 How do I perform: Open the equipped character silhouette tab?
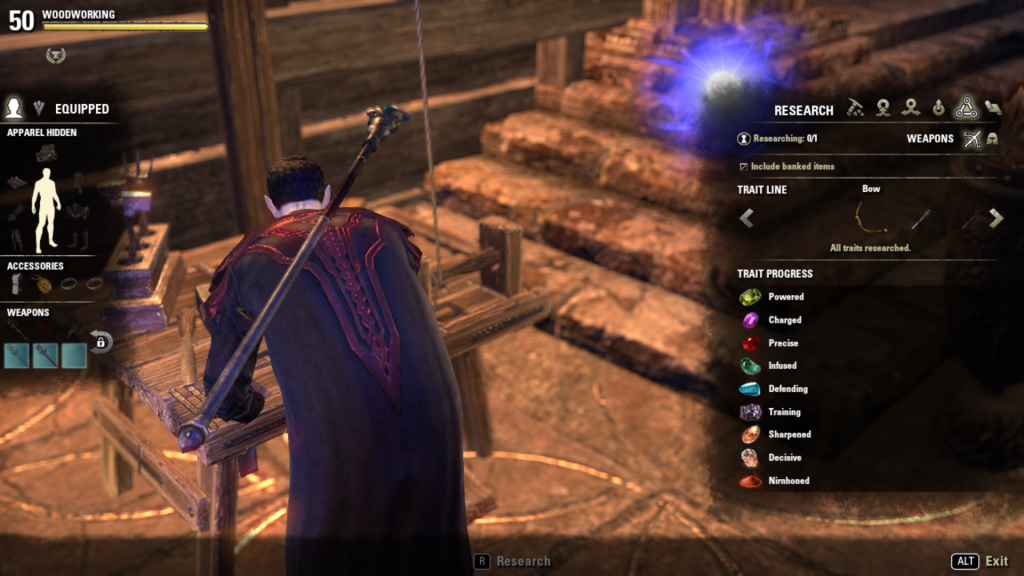click(x=15, y=108)
